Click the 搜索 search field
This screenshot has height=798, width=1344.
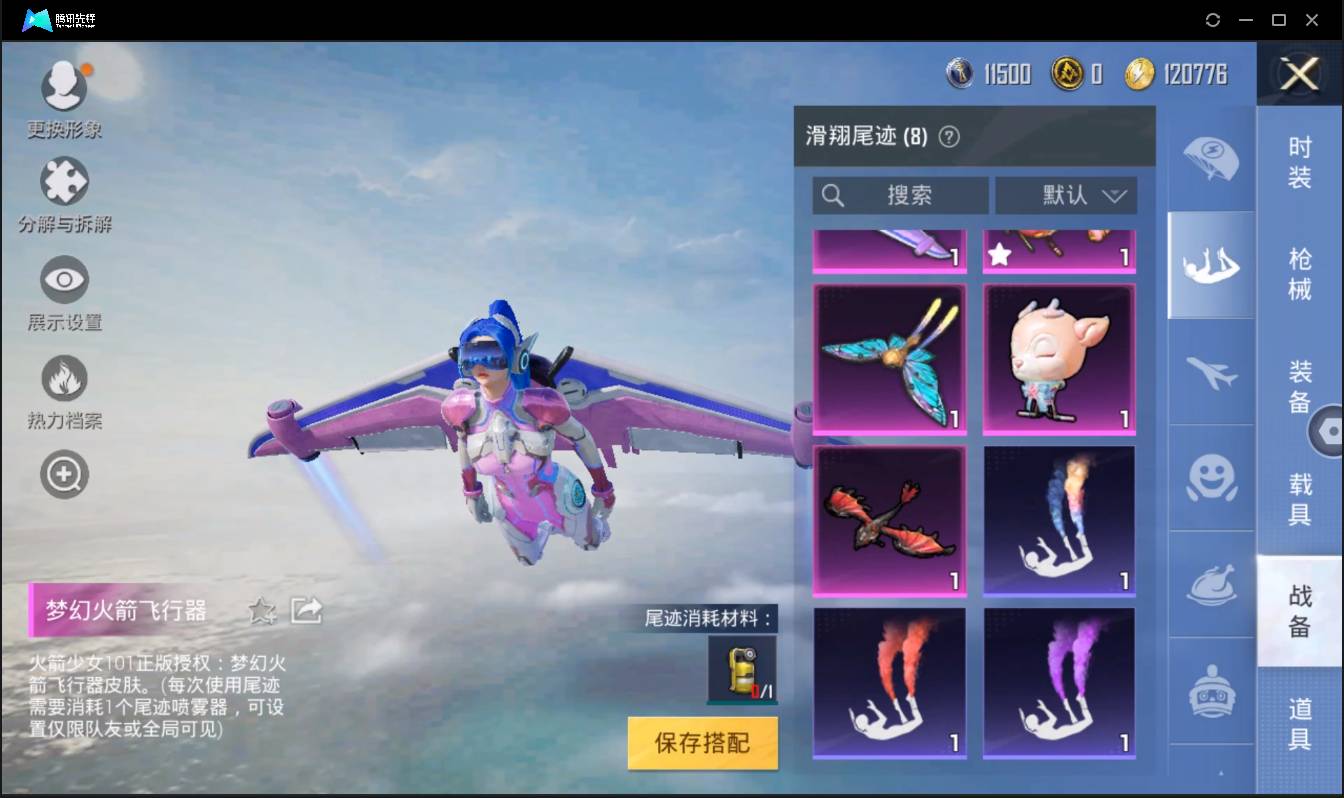pyautogui.click(x=900, y=195)
